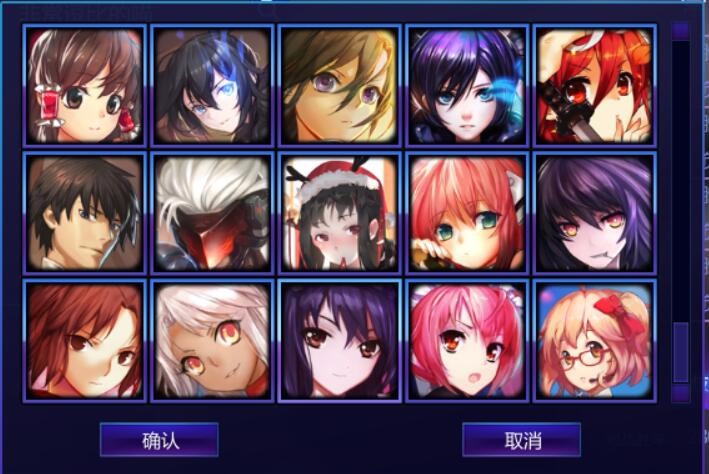Select the black-haired man portrait

pos(84,213)
